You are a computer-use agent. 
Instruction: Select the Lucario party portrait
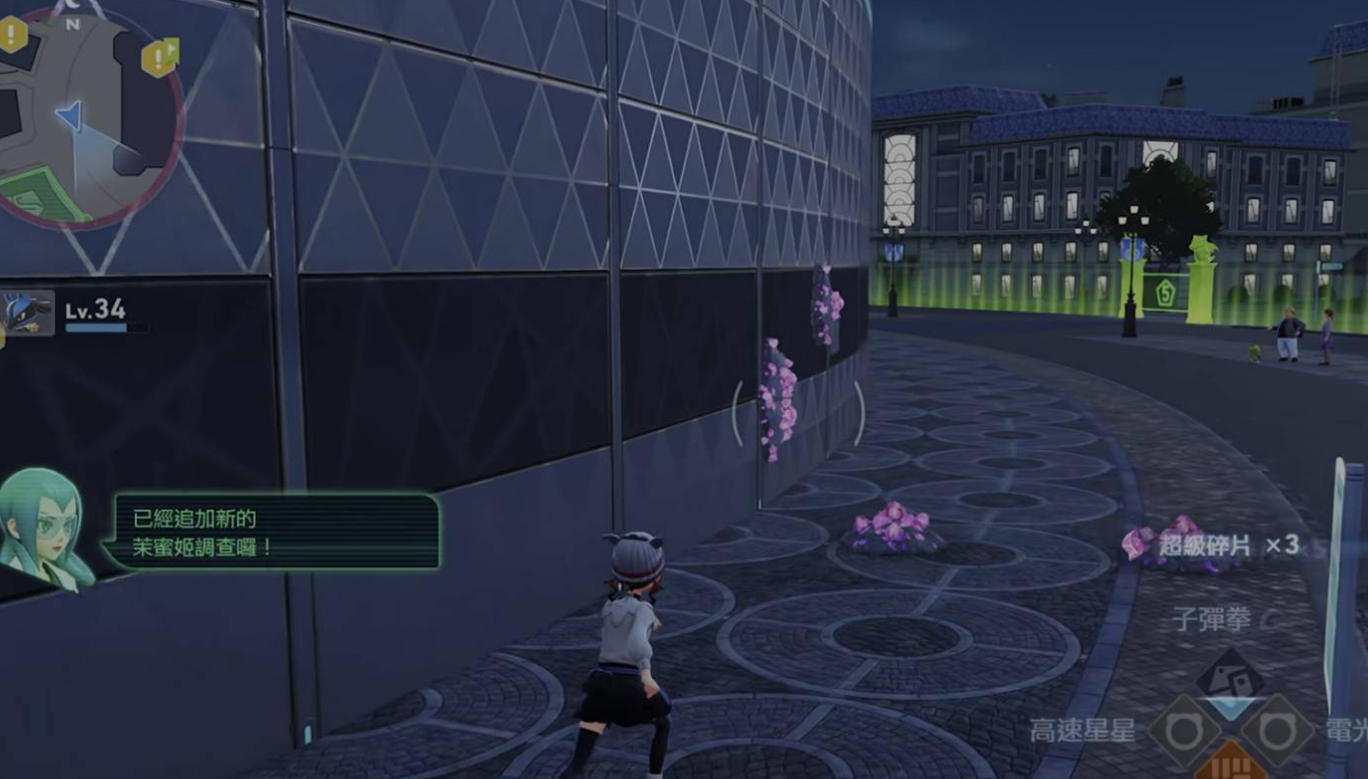(x=27, y=313)
